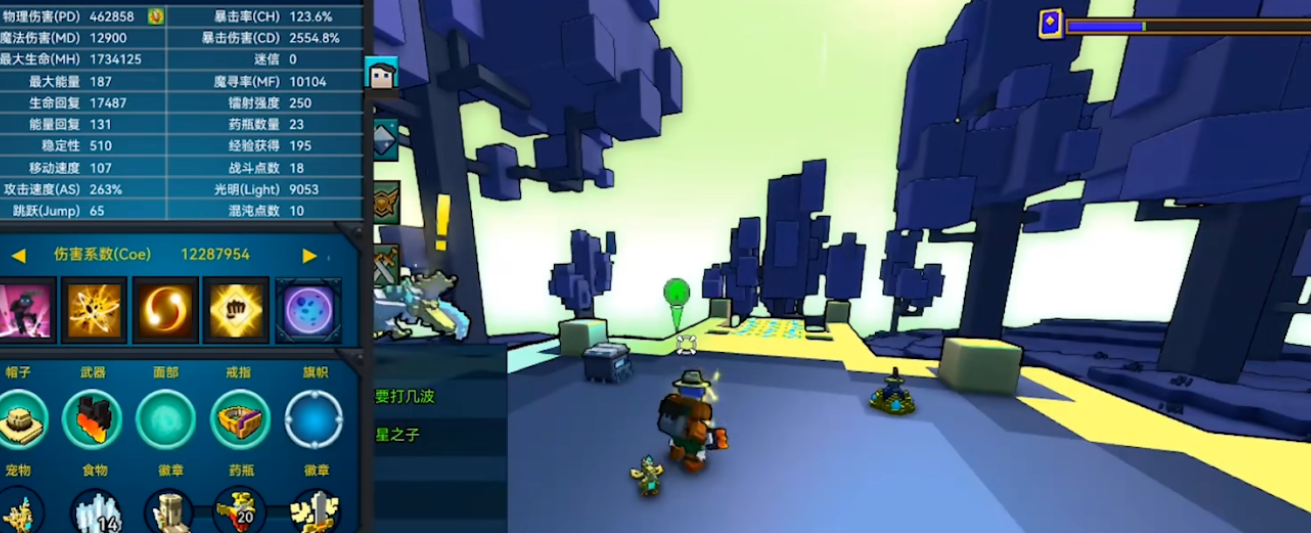Image resolution: width=1311 pixels, height=533 pixels.
Task: Select the orange swirl skill icon
Action: tap(165, 310)
